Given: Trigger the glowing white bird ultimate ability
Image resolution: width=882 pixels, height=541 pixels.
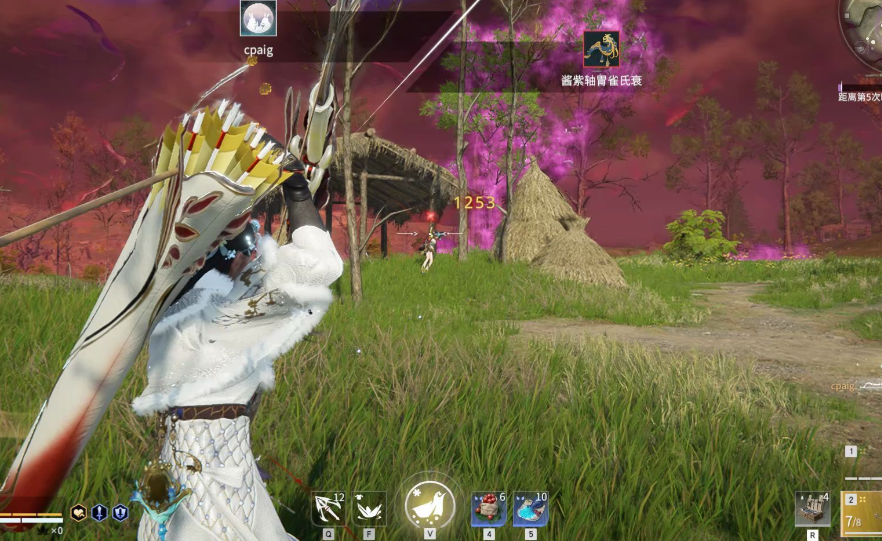Looking at the screenshot, I should click(x=430, y=504).
